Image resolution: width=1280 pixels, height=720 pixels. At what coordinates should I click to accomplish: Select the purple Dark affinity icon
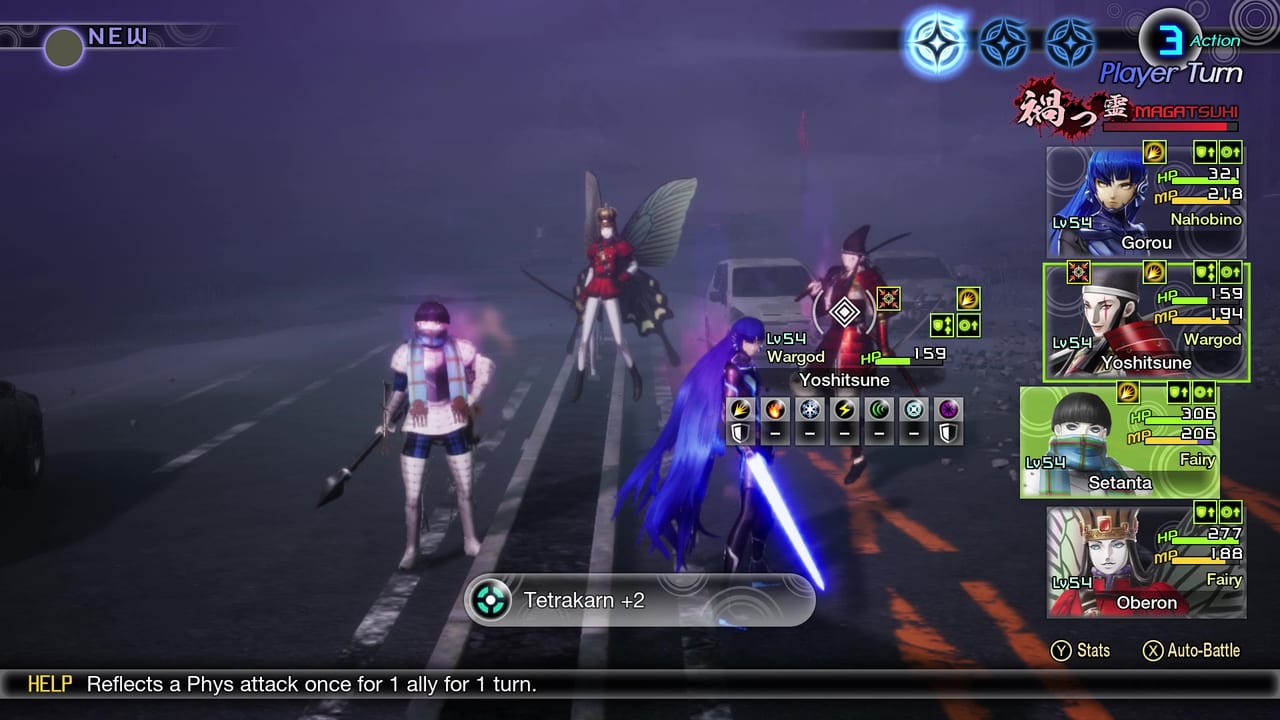[x=947, y=410]
